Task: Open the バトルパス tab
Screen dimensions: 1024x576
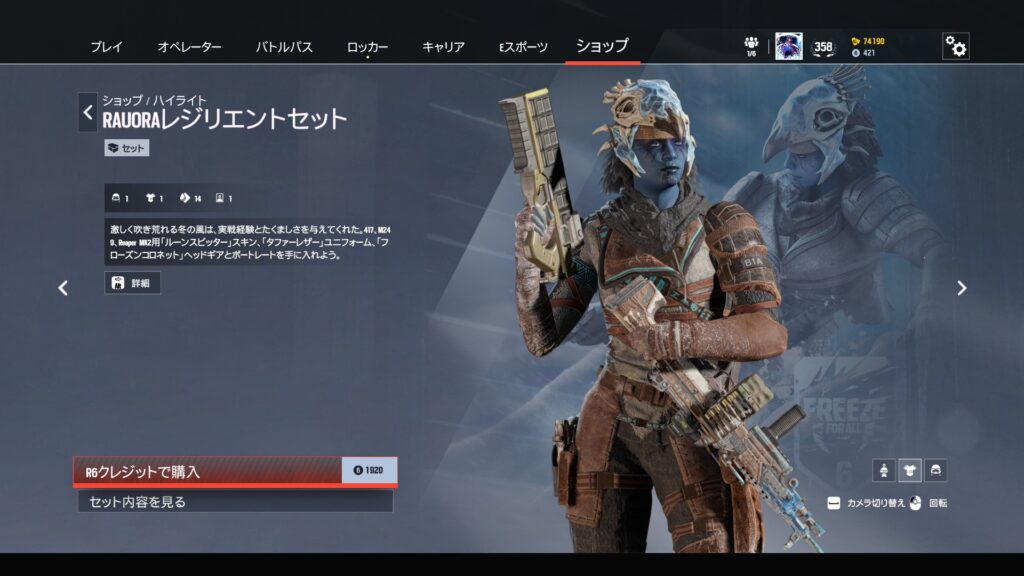Action: click(x=284, y=47)
